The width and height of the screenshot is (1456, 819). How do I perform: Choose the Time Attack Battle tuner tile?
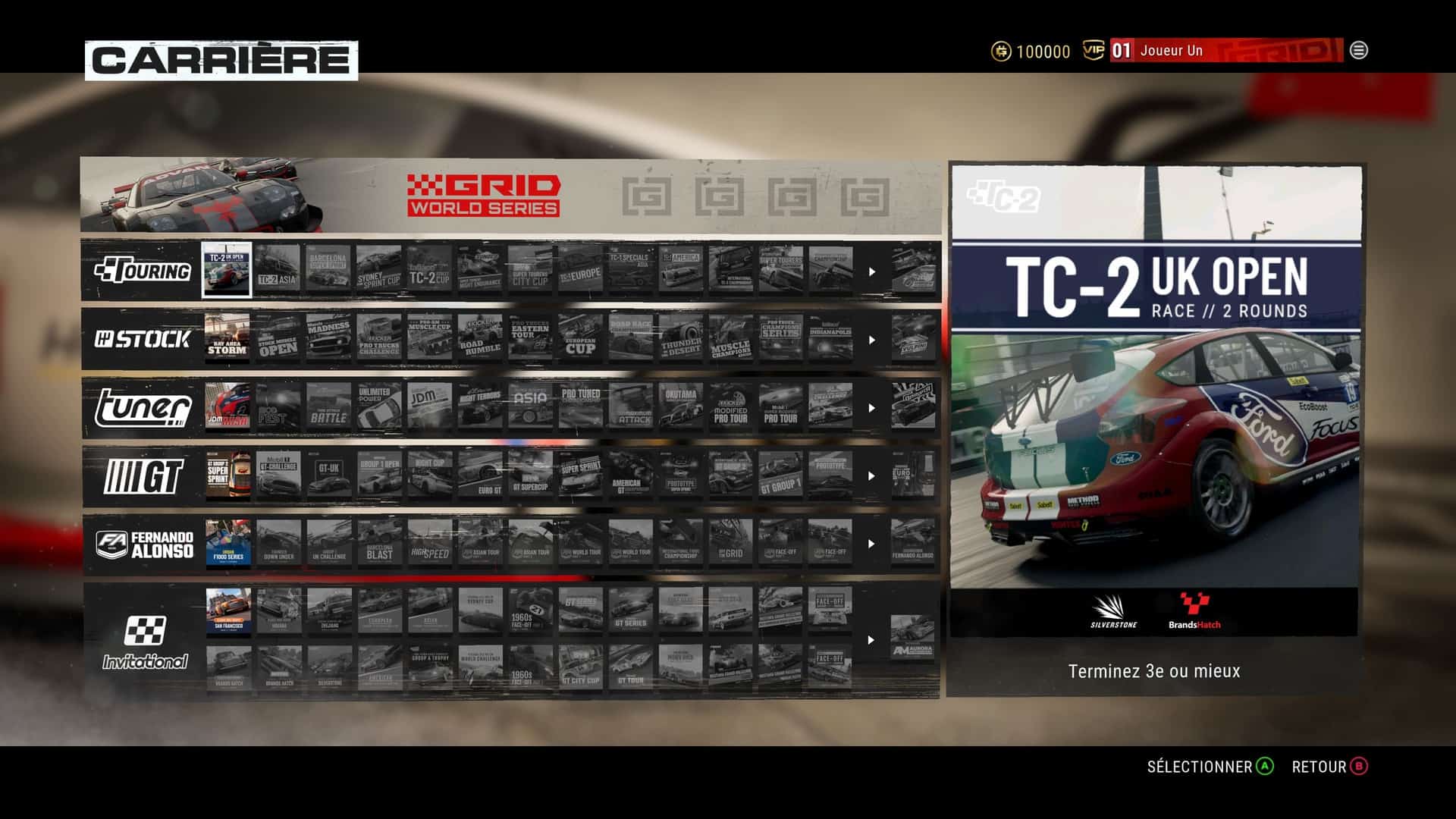click(x=328, y=406)
